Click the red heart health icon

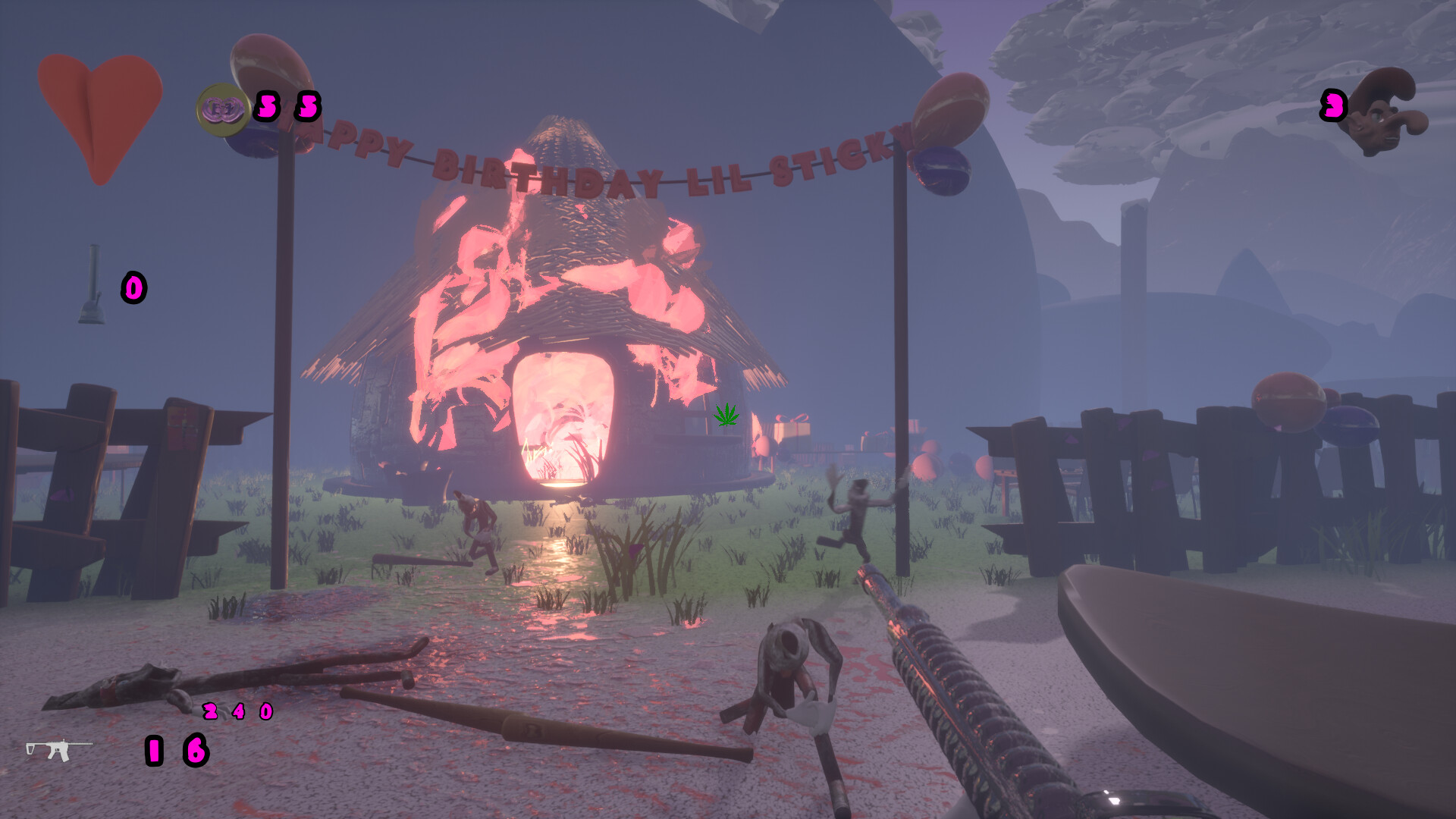[100, 114]
